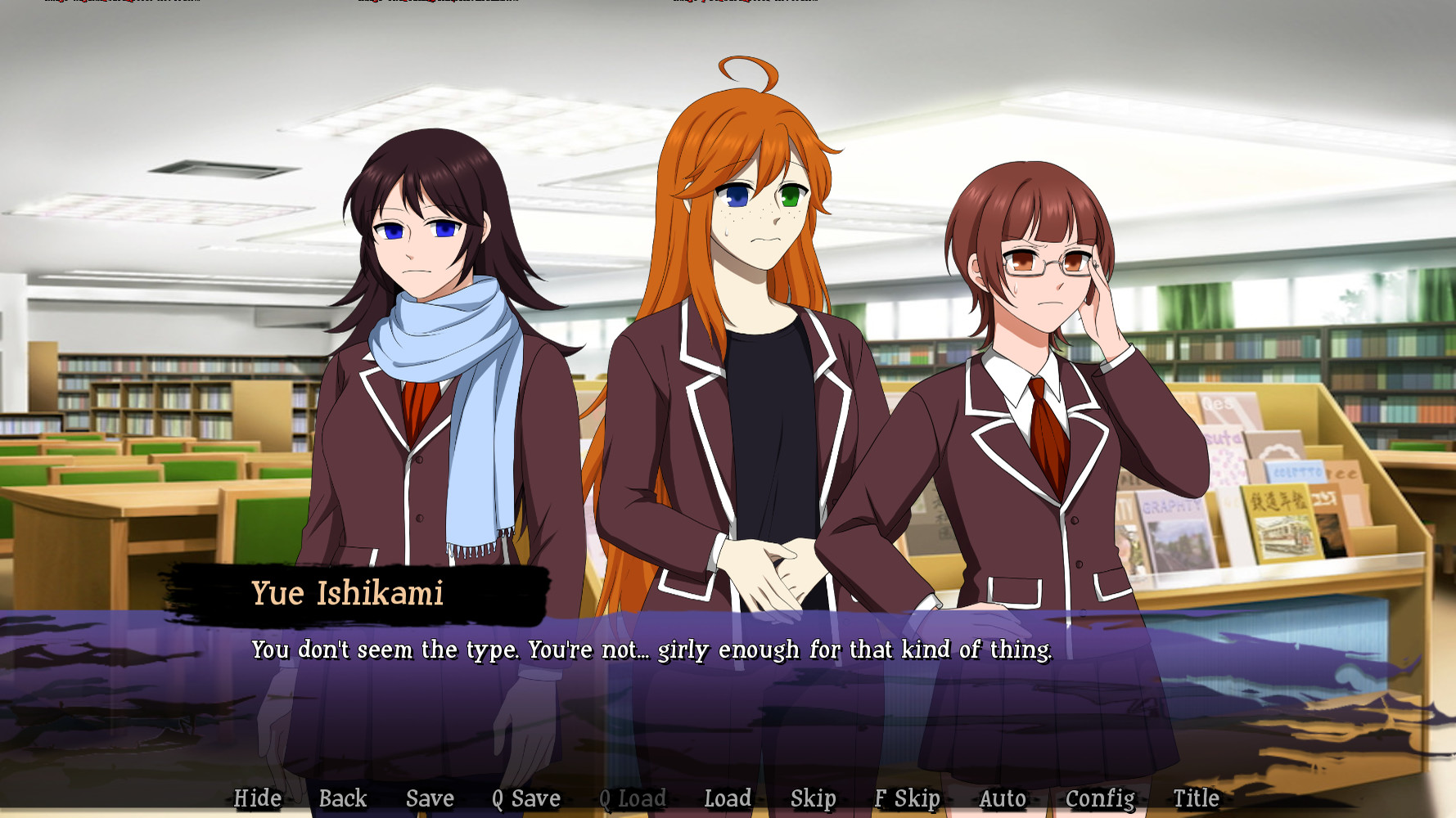Image resolution: width=1456 pixels, height=818 pixels.
Task: Click the dialogue line about being girly
Action: [652, 650]
